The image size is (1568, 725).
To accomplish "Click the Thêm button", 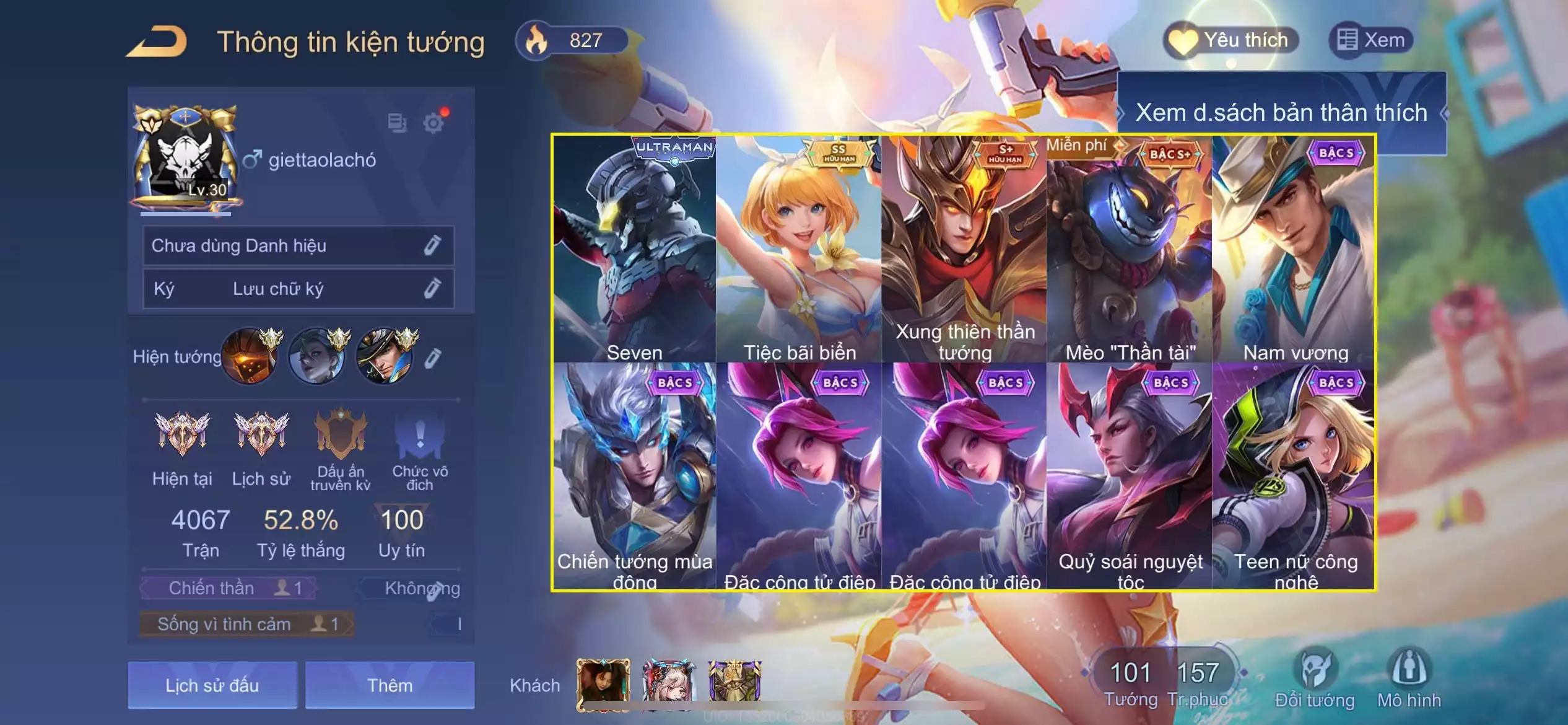I will tap(390, 685).
